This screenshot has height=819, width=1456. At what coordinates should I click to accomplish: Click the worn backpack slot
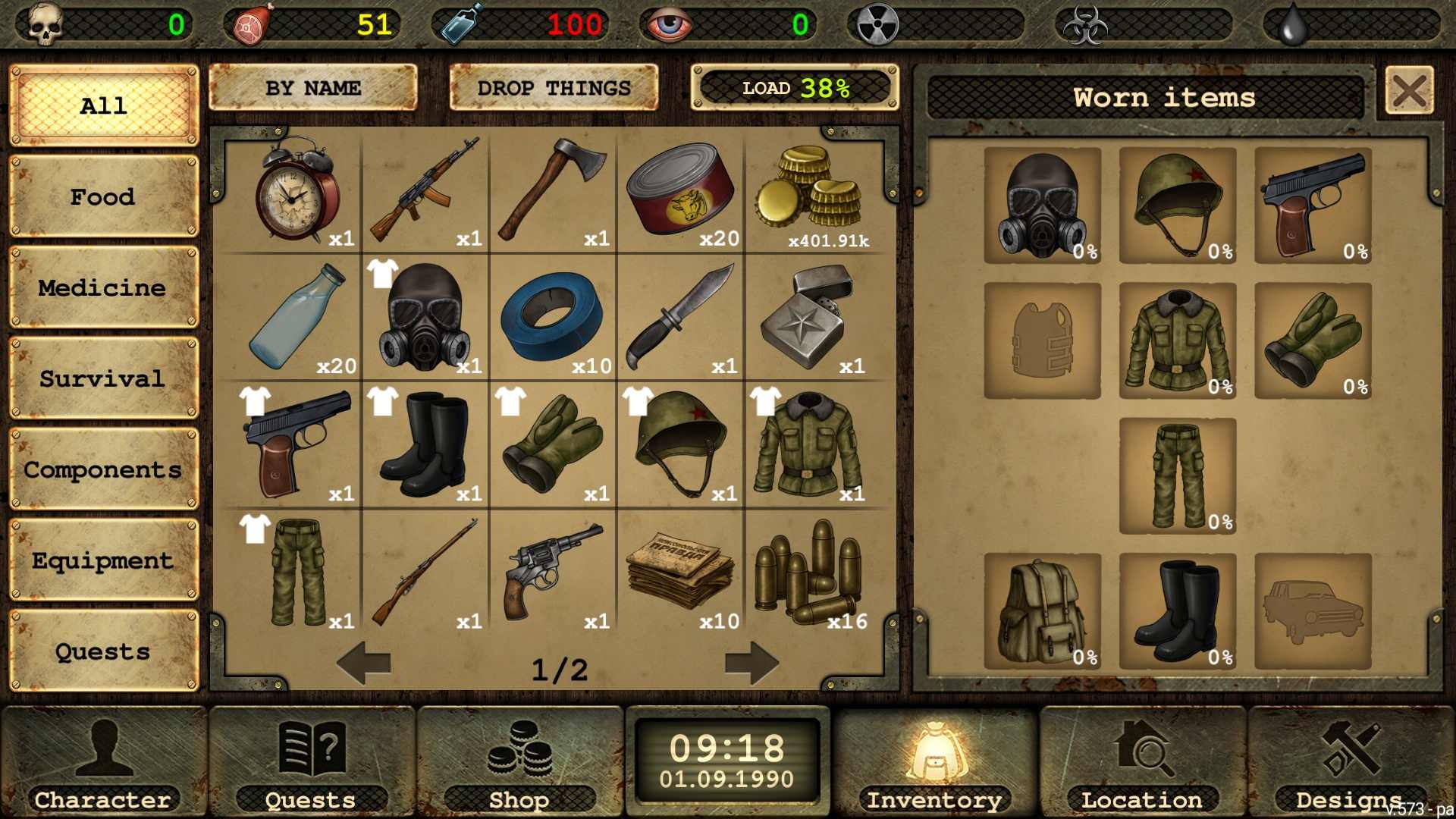[1042, 611]
